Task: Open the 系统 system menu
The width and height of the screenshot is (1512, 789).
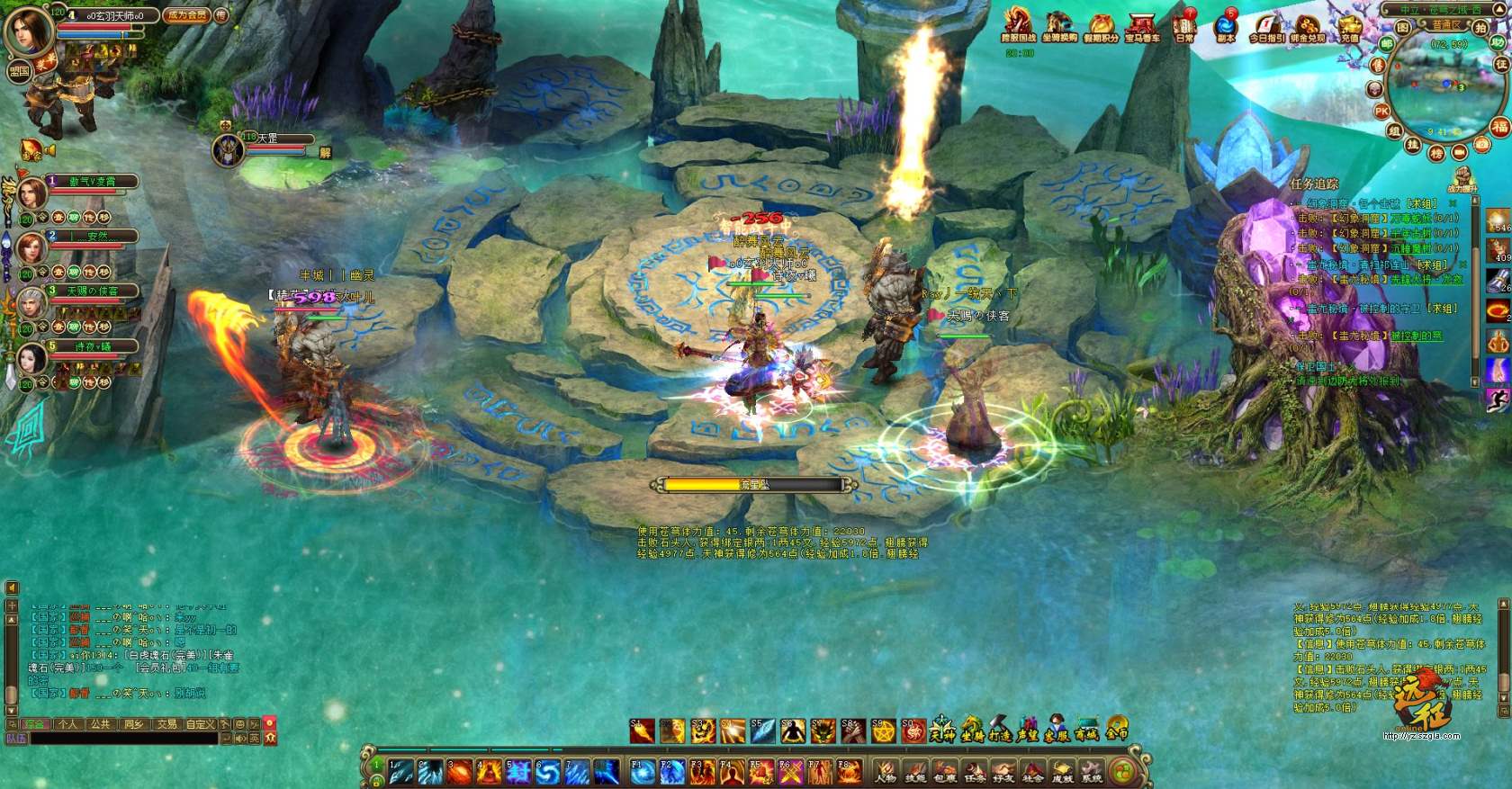Action: click(1091, 771)
